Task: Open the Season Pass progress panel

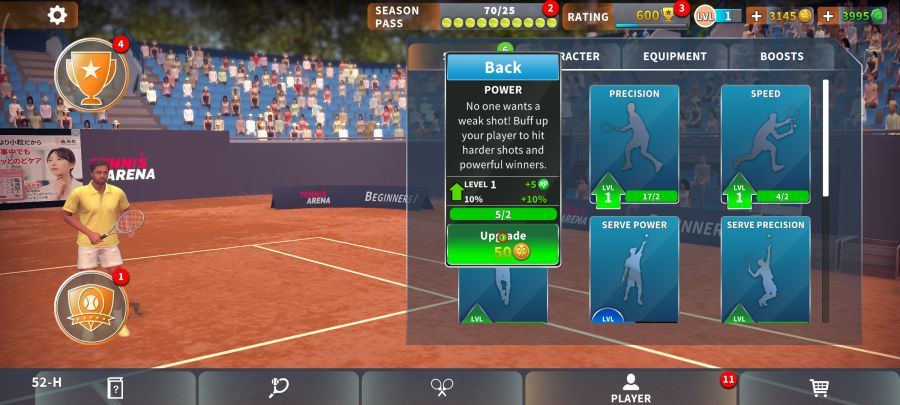Action: (463, 16)
